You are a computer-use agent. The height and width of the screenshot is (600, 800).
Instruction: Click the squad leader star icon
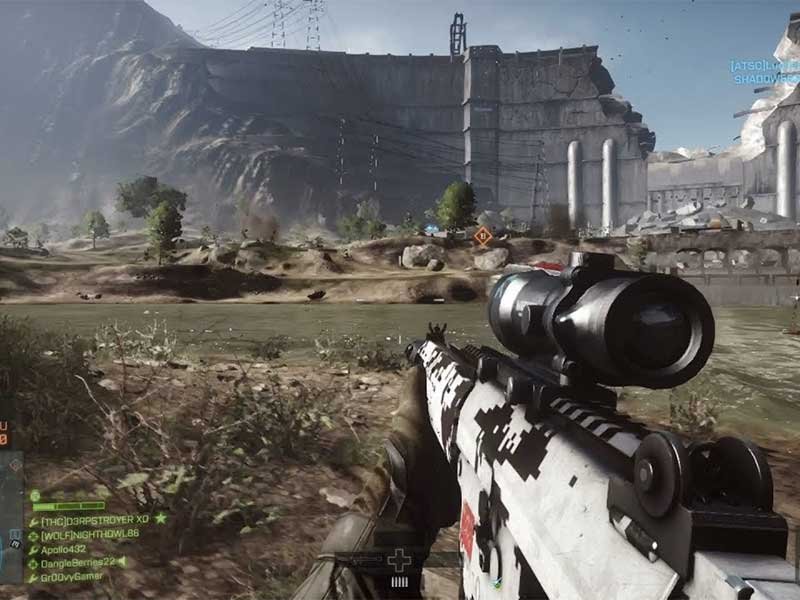(x=160, y=519)
